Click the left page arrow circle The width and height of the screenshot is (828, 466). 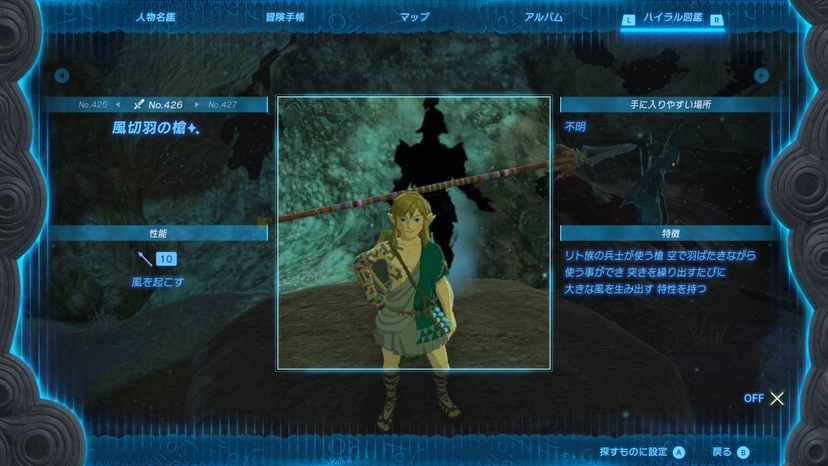point(62,76)
